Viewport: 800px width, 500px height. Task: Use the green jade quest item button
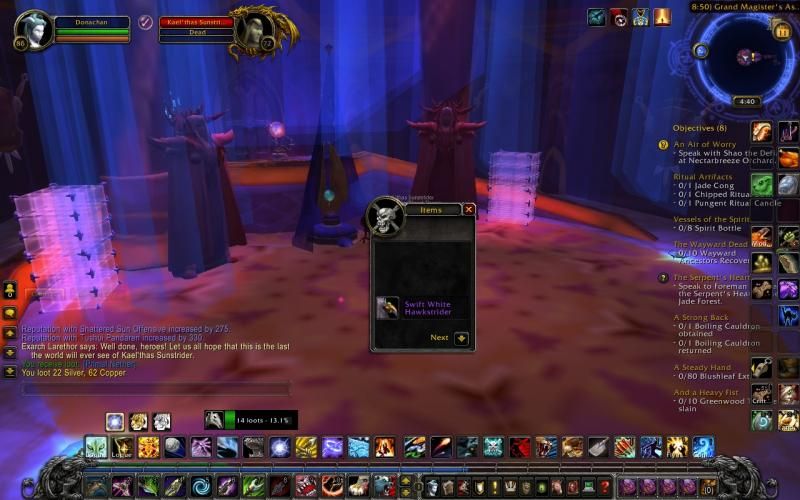click(x=762, y=185)
